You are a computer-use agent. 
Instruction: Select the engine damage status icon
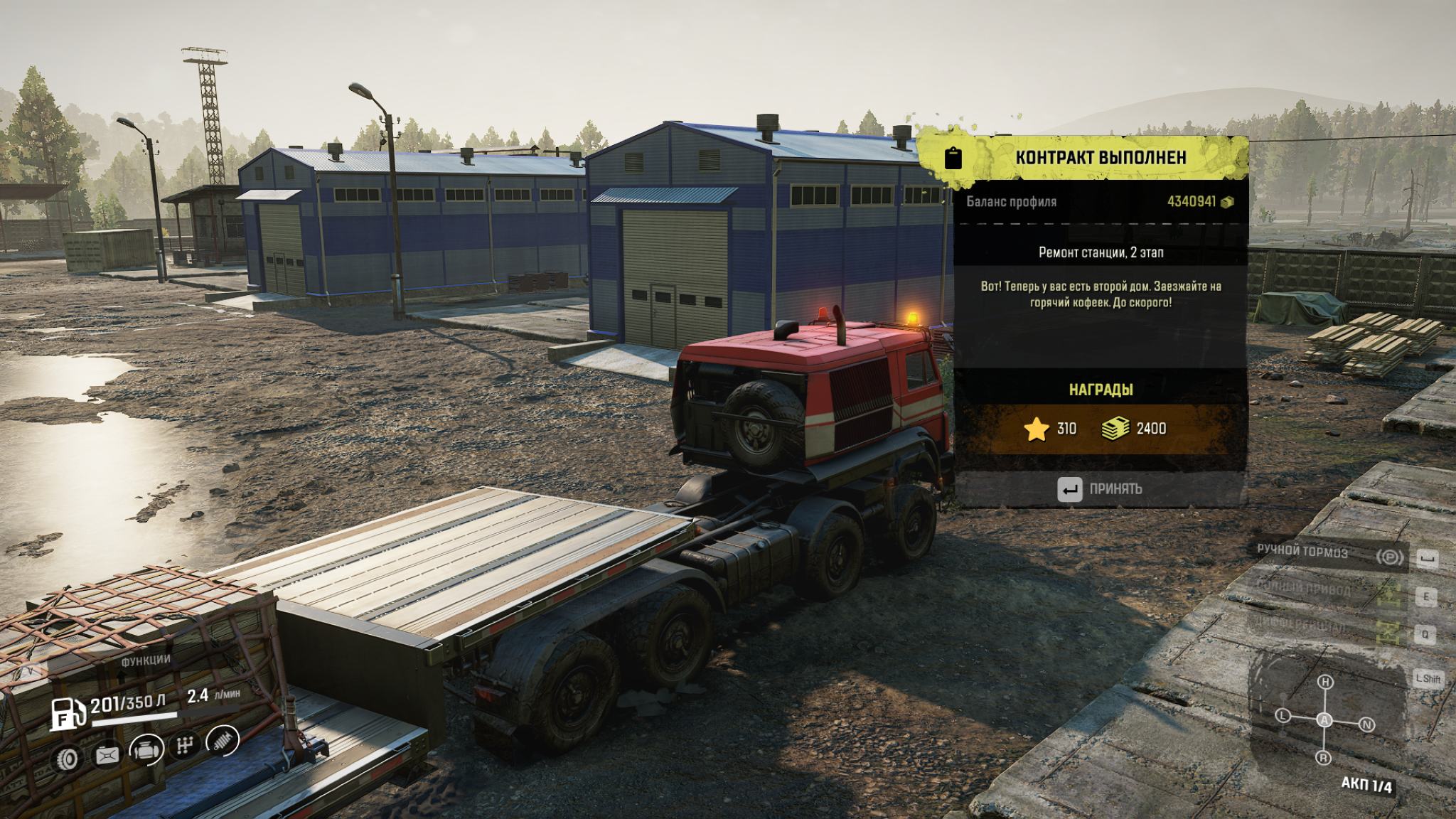147,749
